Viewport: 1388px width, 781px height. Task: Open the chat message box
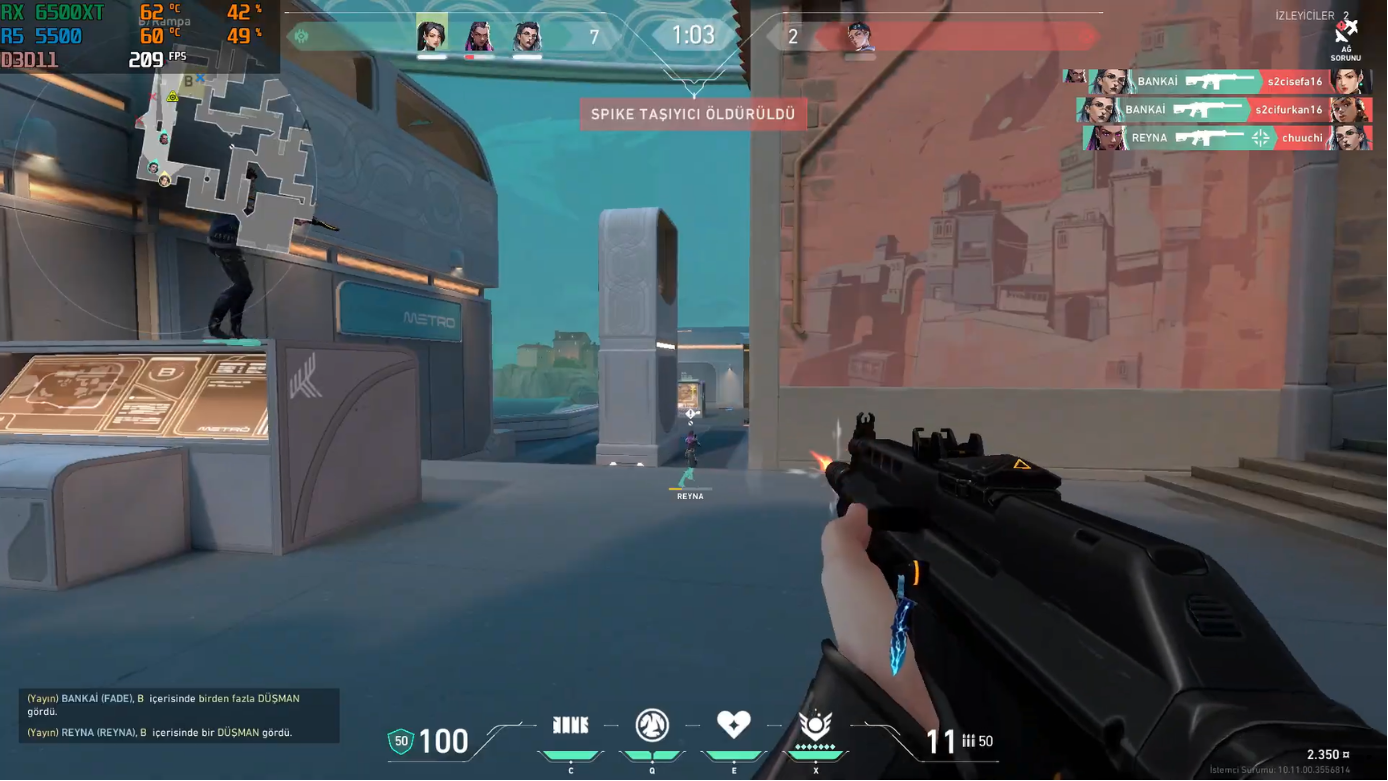(179, 715)
